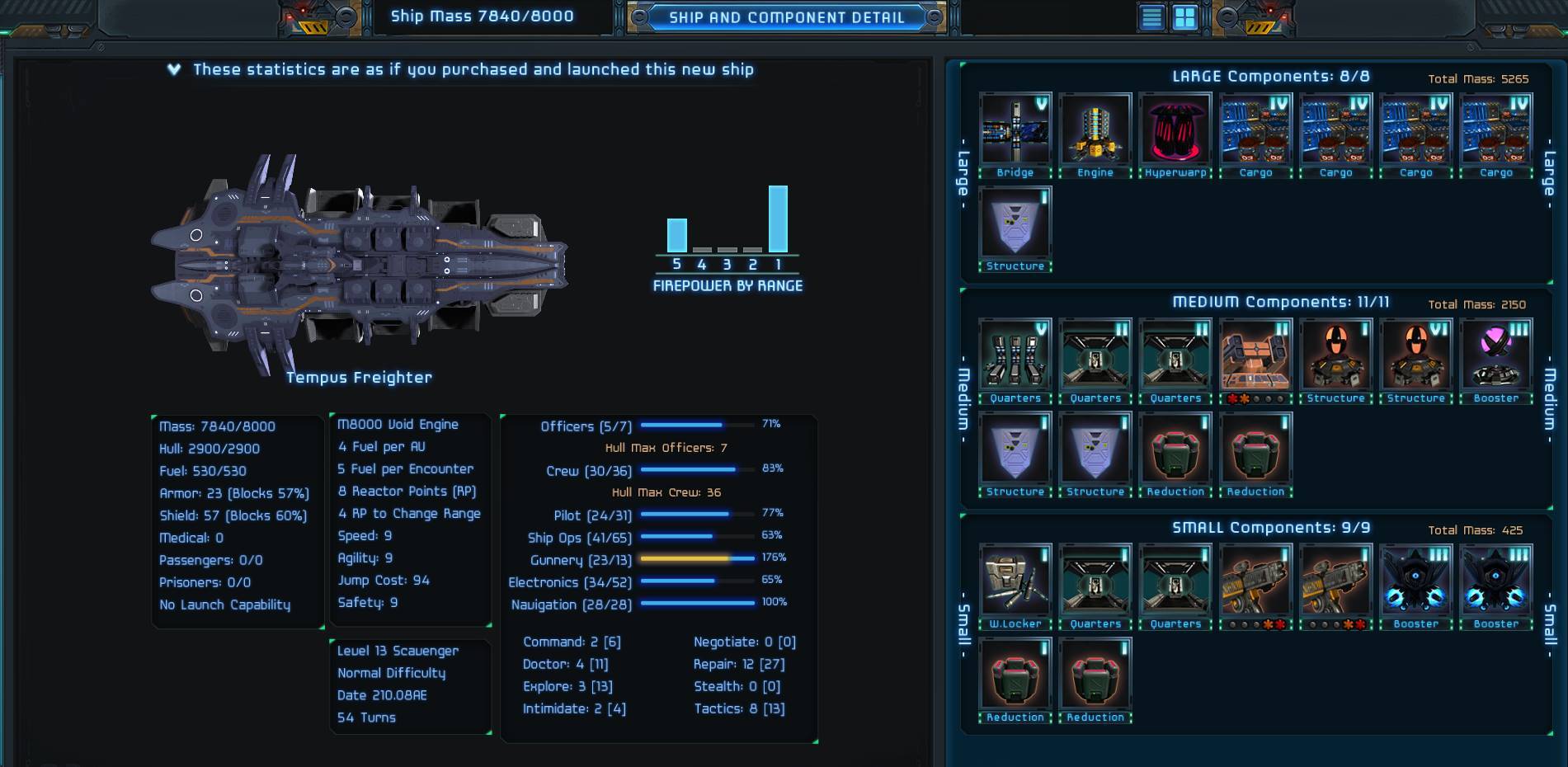This screenshot has height=767, width=1568.
Task: Click the Ship and Component Detail header
Action: (x=786, y=17)
